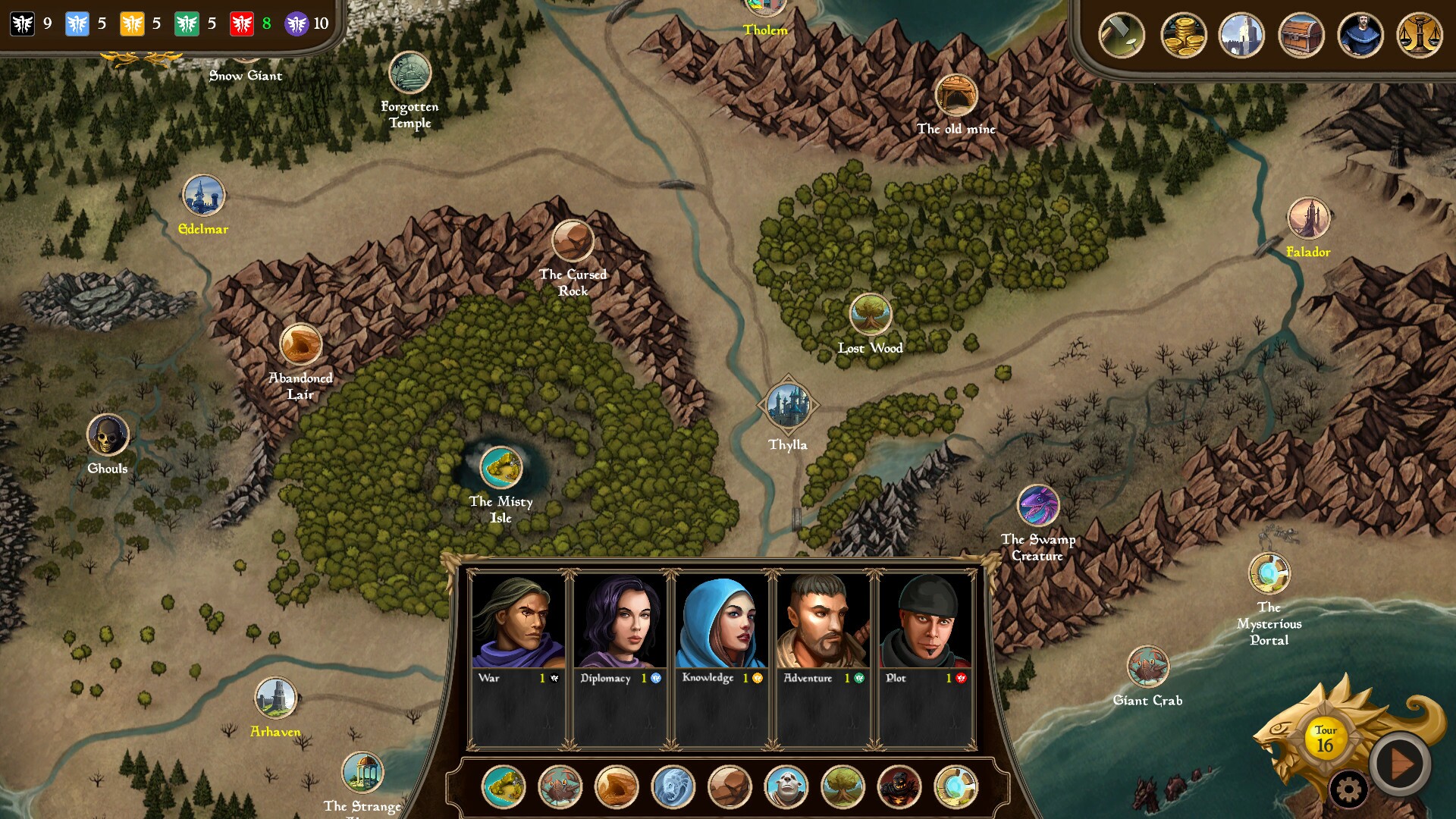This screenshot has width=1456, height=819.
Task: Open the gold coins treasury menu
Action: point(1183,36)
